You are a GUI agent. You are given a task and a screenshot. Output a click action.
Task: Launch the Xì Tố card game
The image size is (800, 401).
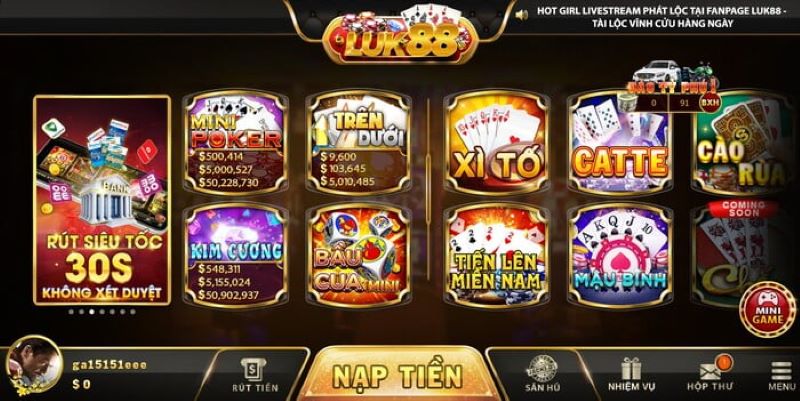tap(495, 144)
